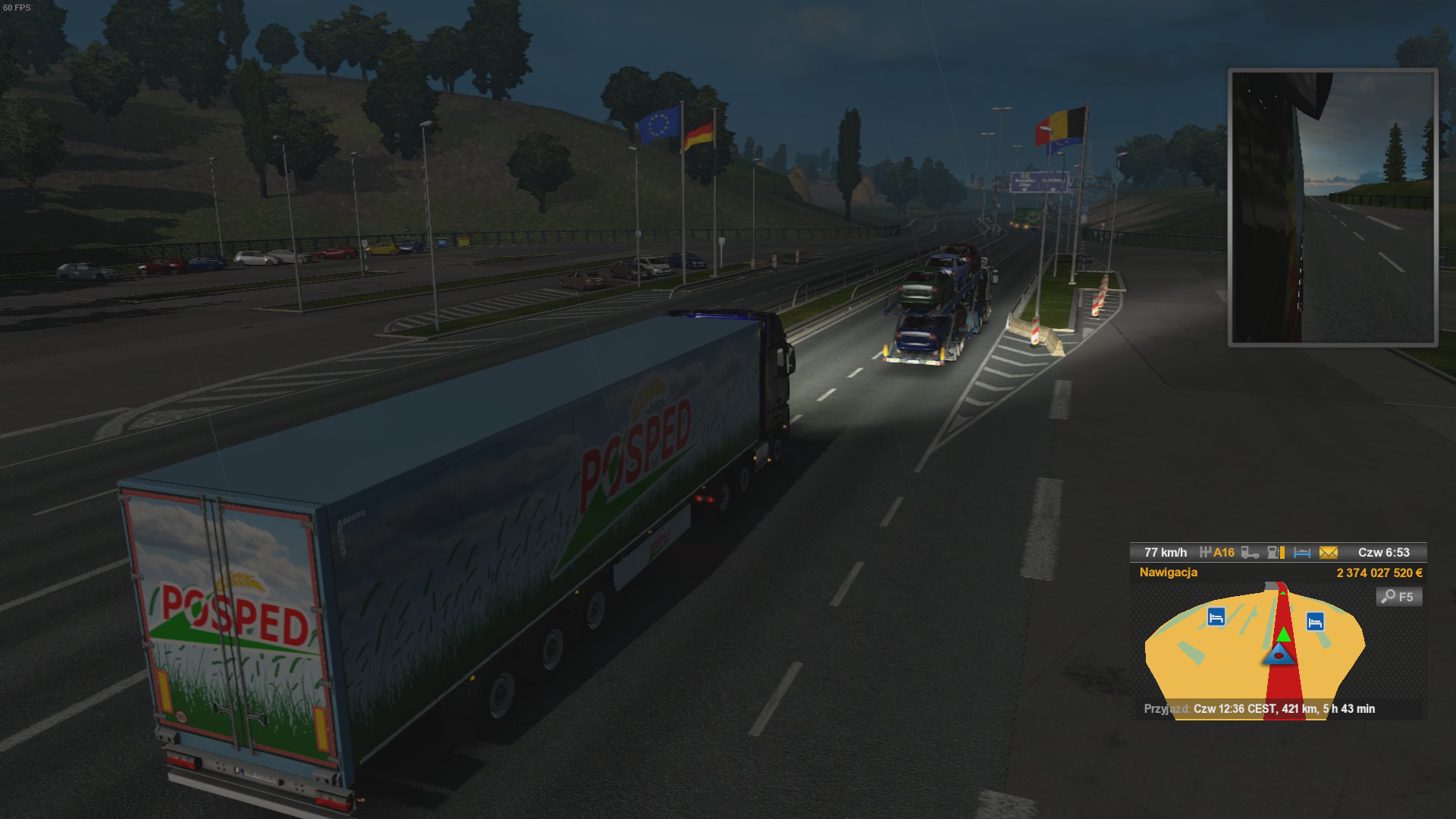1456x819 pixels.
Task: Click the grey truck damage icon
Action: [1250, 553]
